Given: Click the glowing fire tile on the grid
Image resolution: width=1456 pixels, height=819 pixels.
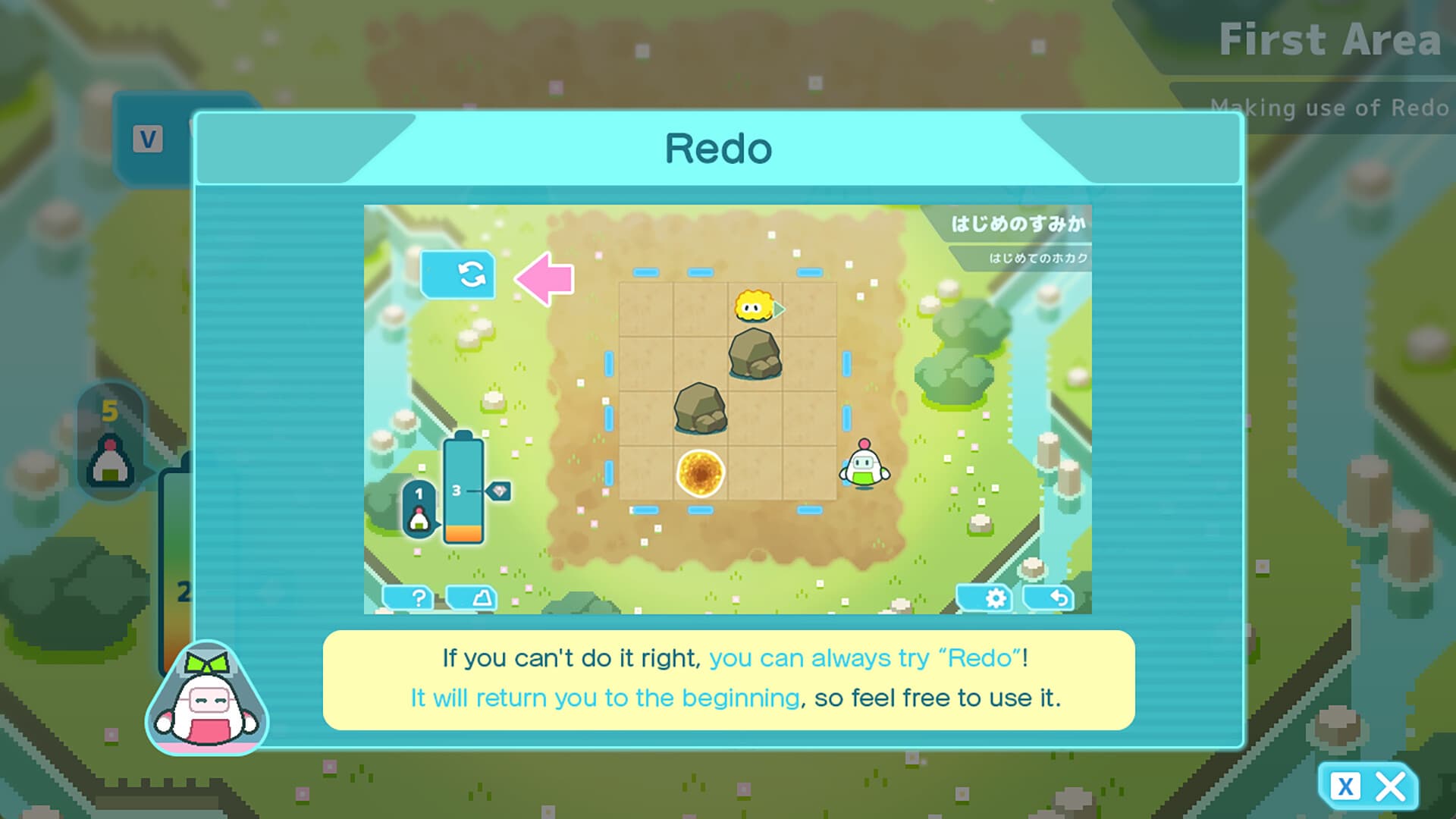Looking at the screenshot, I should click(698, 472).
